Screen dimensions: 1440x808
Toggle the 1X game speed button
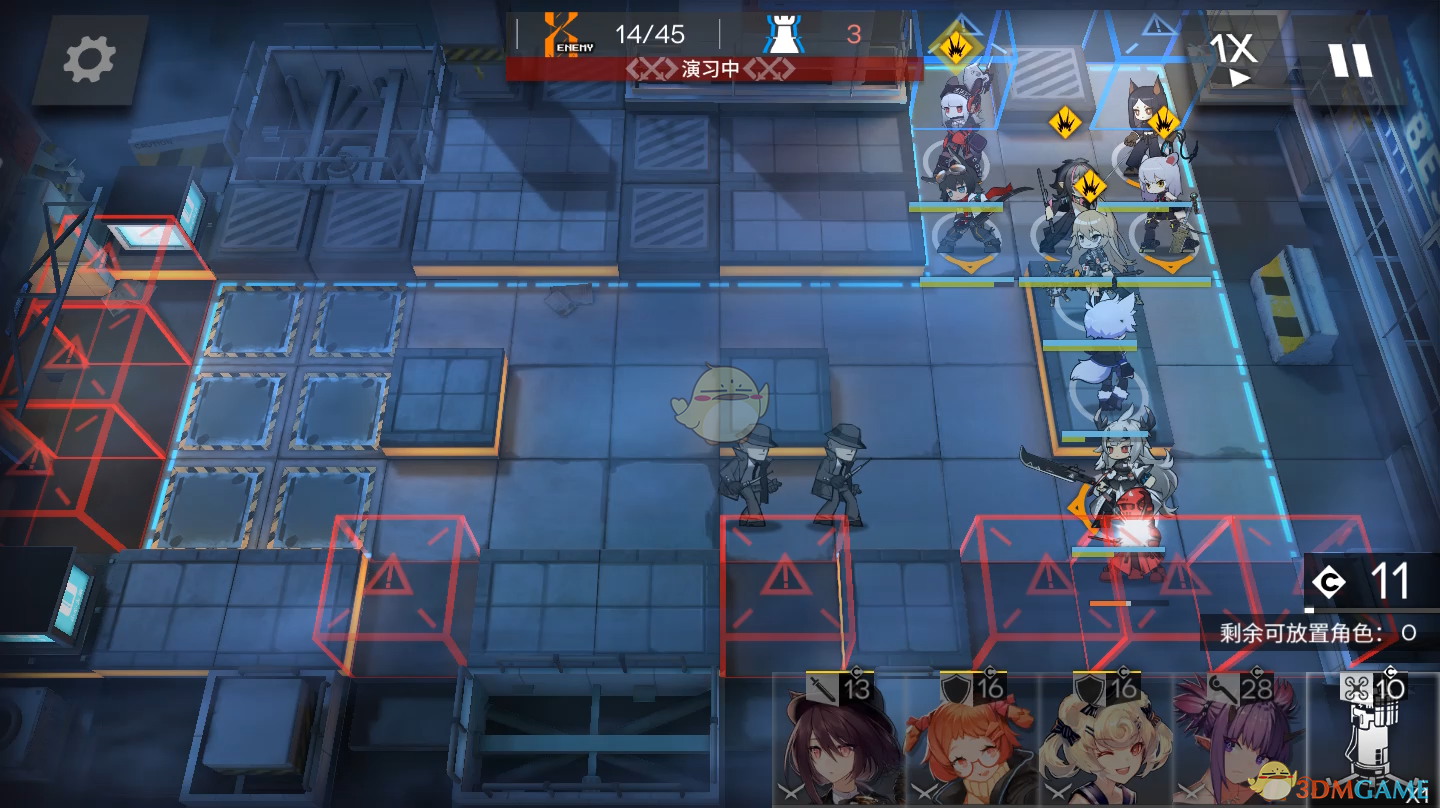(x=1232, y=58)
